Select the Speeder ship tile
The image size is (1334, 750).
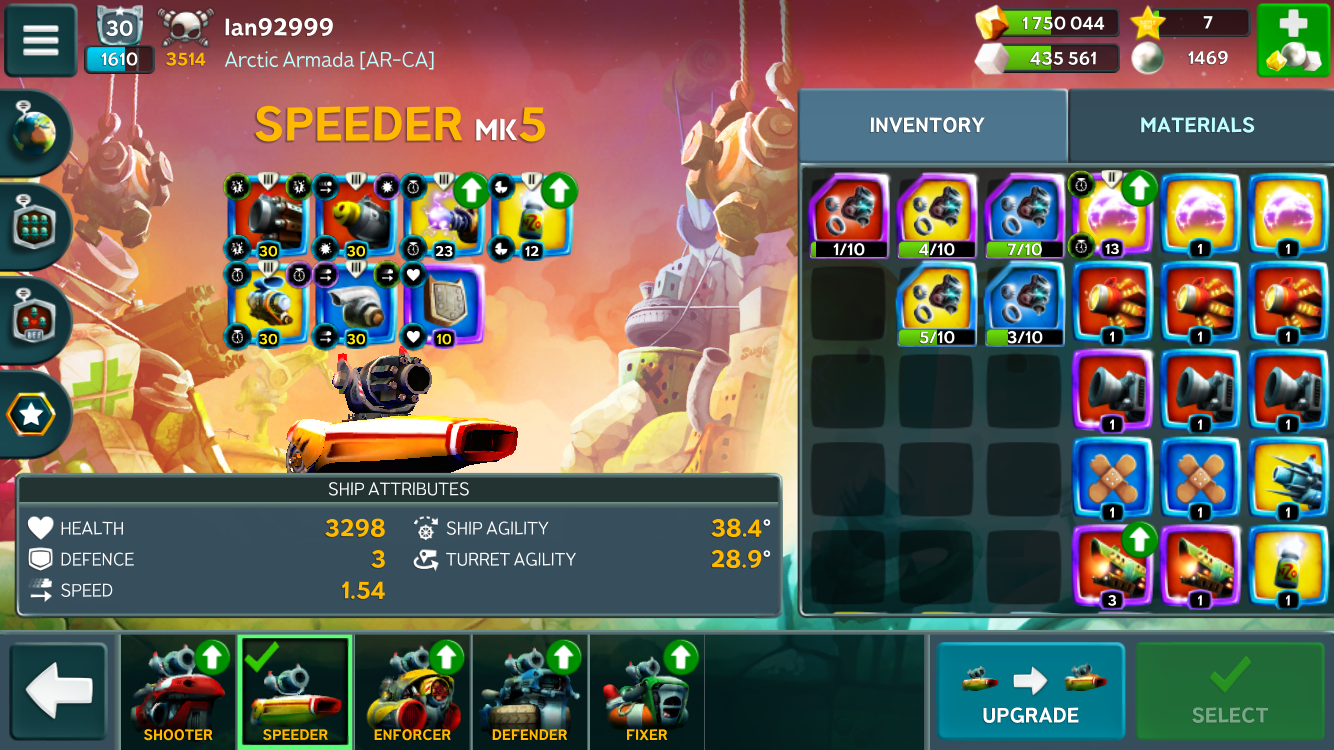coord(295,692)
